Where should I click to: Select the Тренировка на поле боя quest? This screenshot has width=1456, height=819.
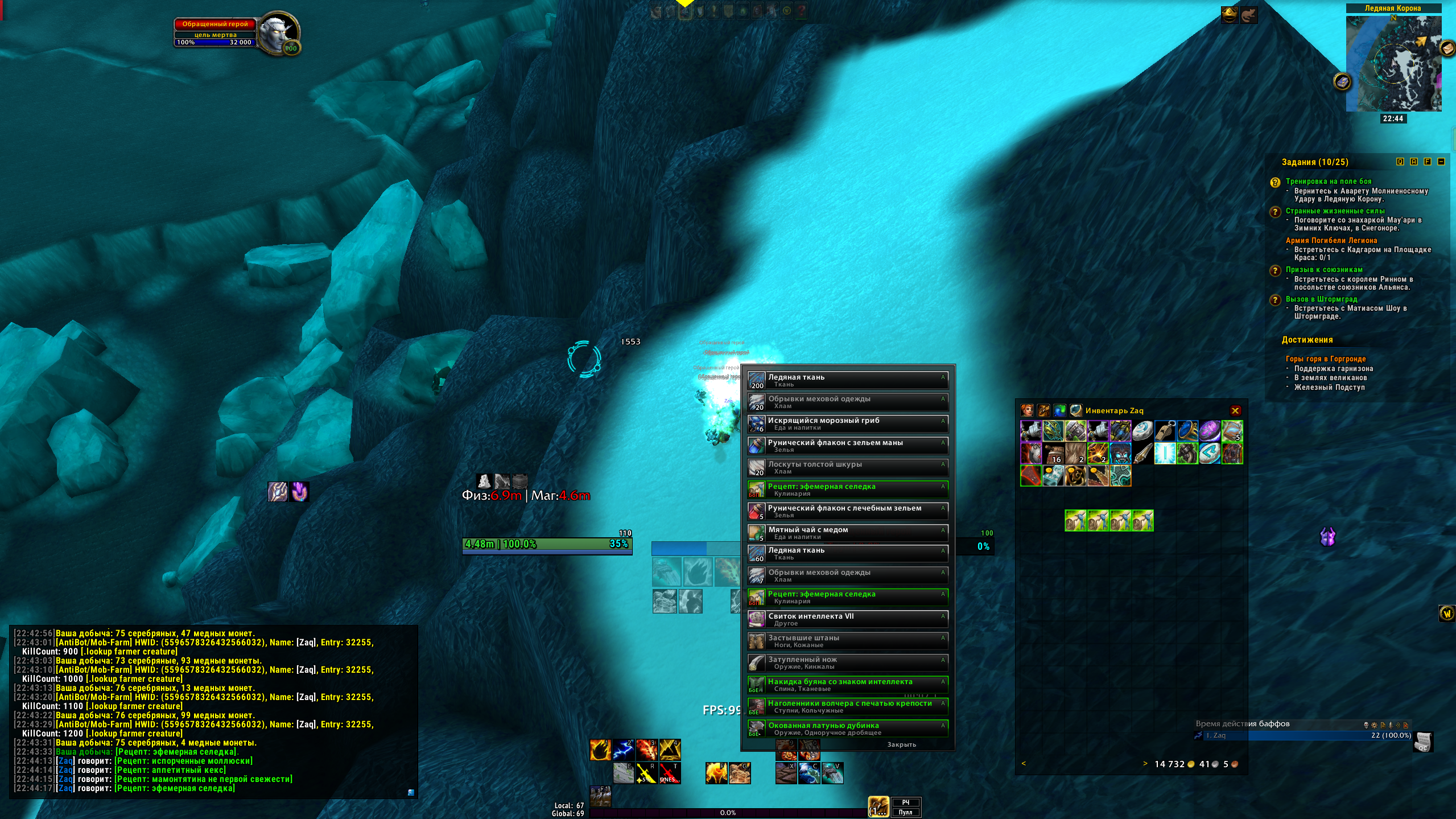(1328, 182)
